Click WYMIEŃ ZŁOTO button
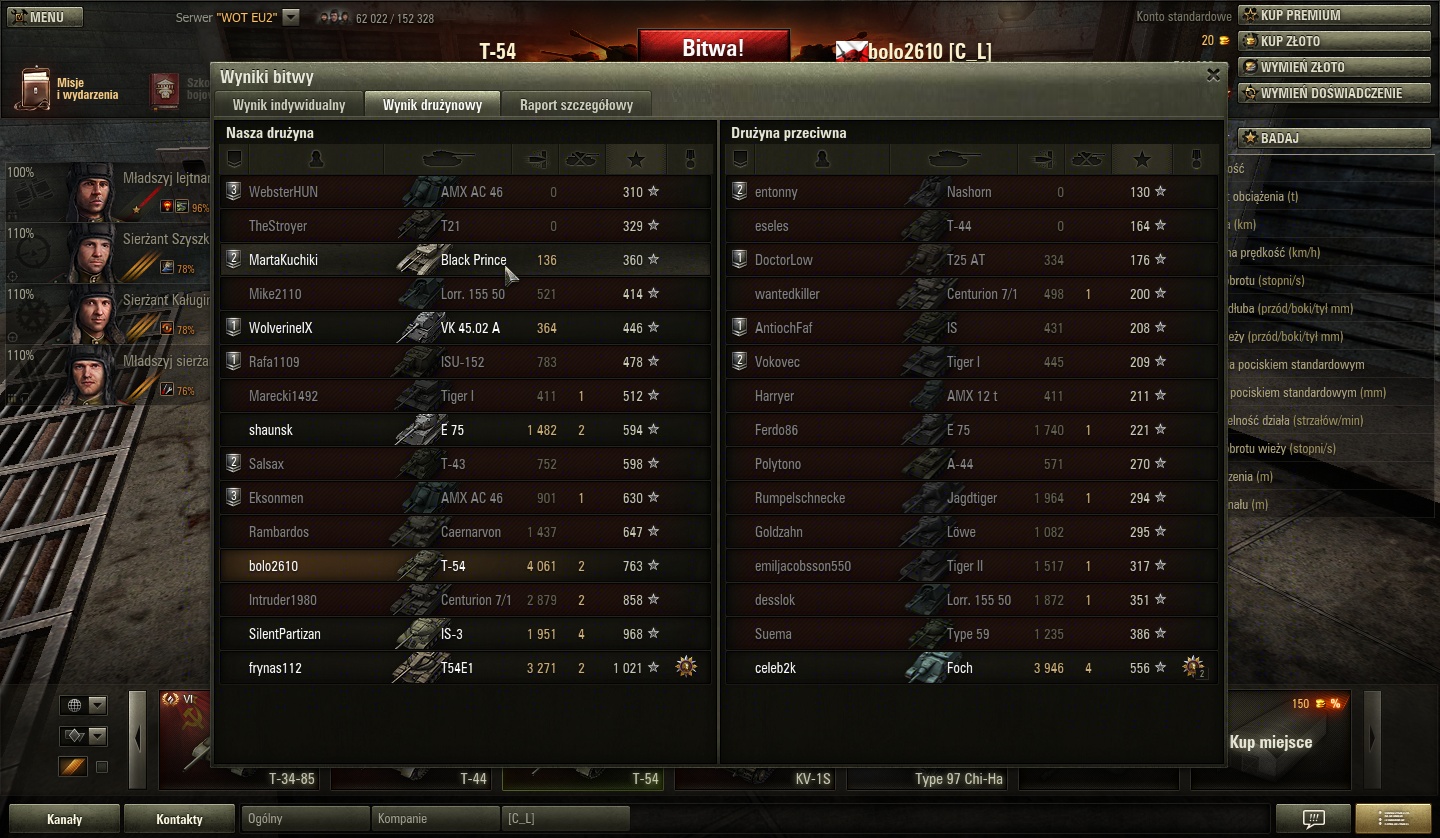The width and height of the screenshot is (1440, 838). [1334, 67]
